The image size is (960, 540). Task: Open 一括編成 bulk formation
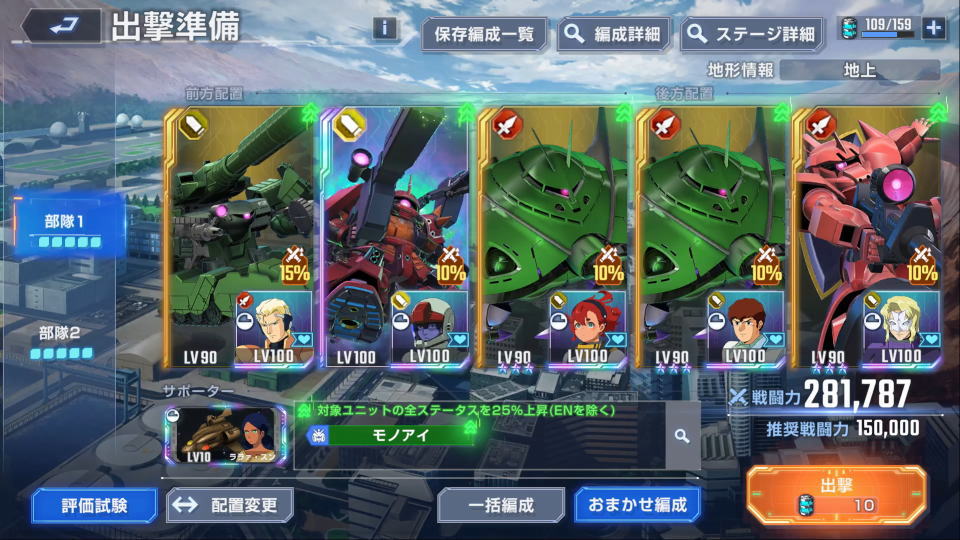[x=500, y=505]
